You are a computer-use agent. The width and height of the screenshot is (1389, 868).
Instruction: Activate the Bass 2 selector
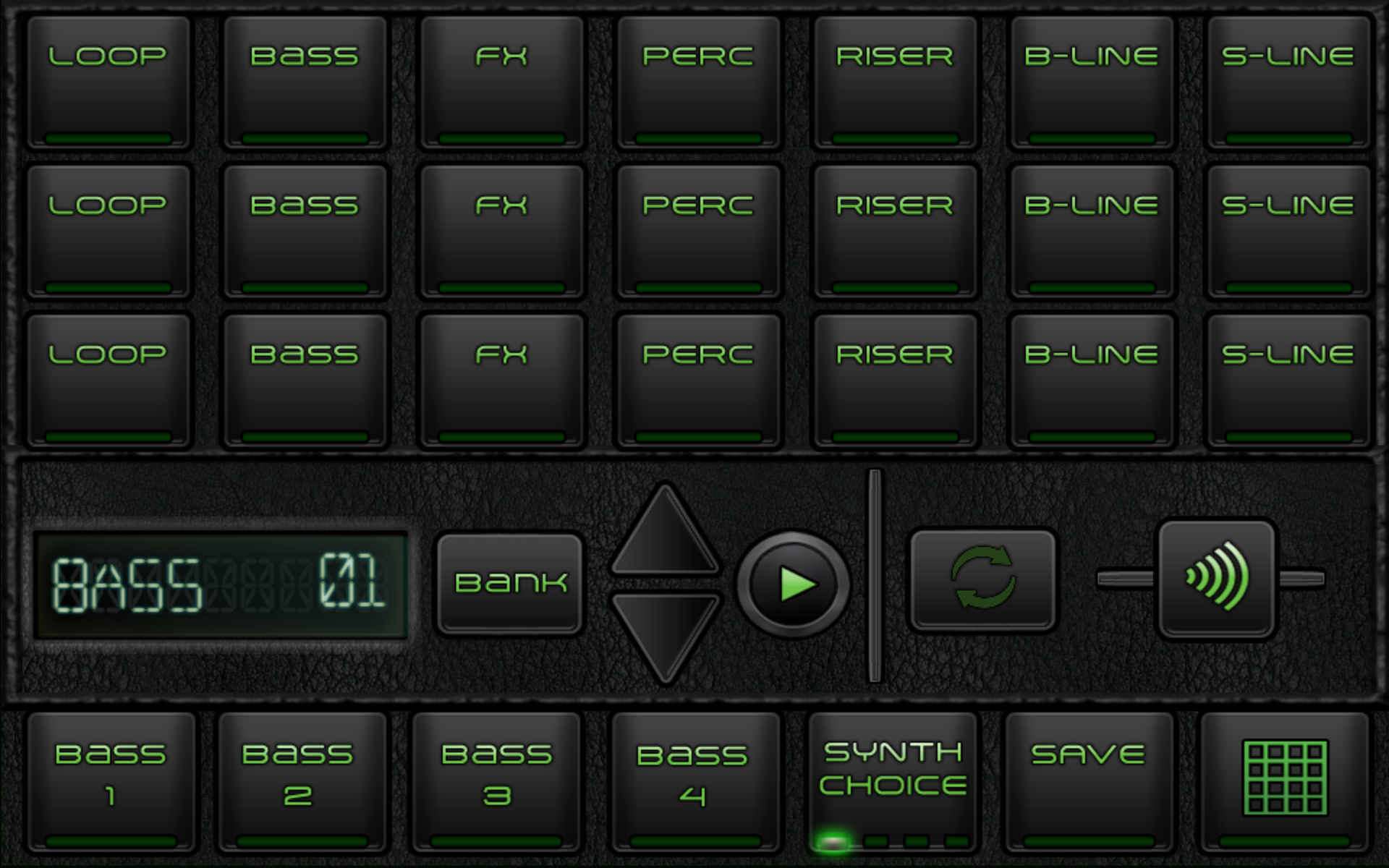tap(304, 783)
